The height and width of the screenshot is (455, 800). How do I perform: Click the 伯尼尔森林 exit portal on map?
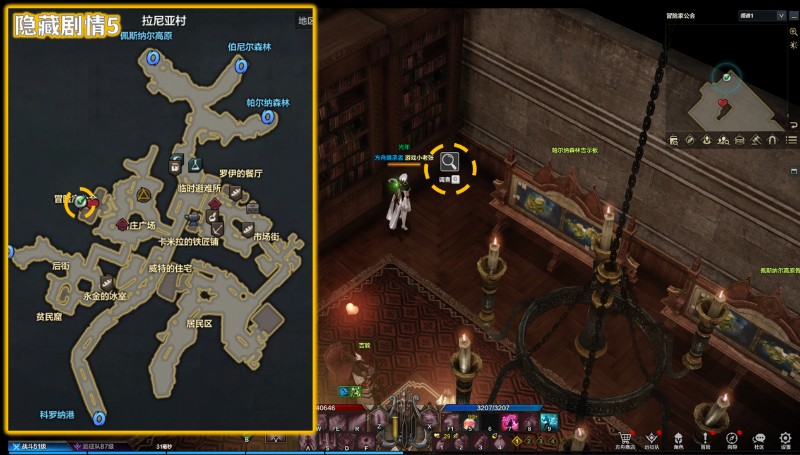tap(241, 66)
